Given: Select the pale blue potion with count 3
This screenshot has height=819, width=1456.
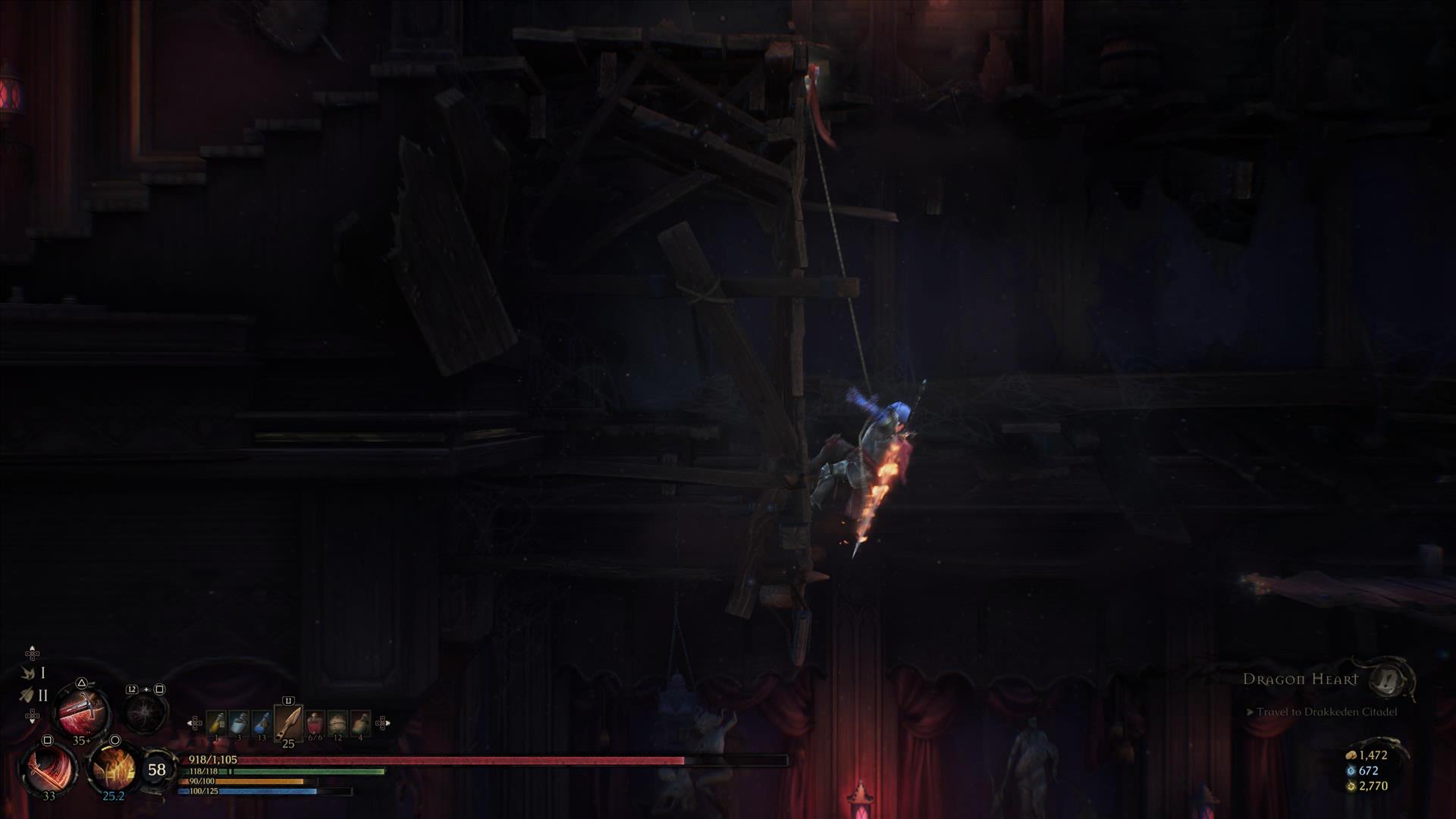Looking at the screenshot, I should [x=239, y=723].
